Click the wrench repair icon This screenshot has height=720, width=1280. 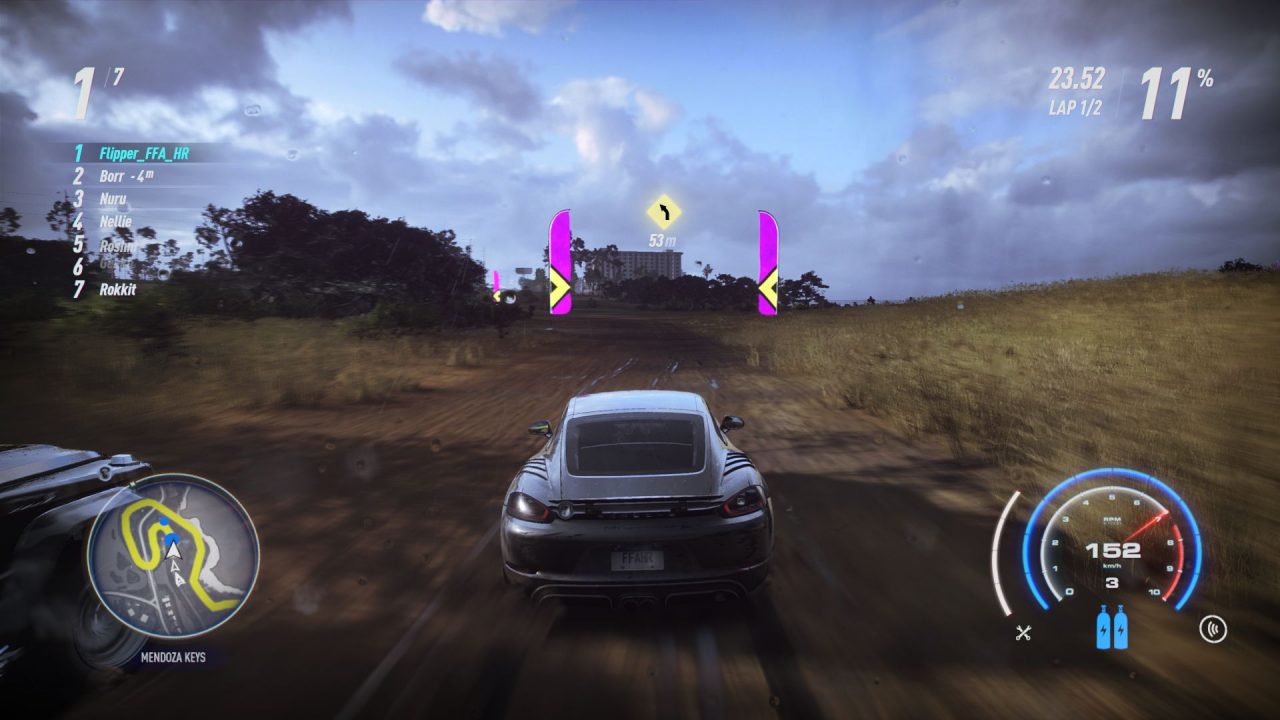(x=1023, y=631)
